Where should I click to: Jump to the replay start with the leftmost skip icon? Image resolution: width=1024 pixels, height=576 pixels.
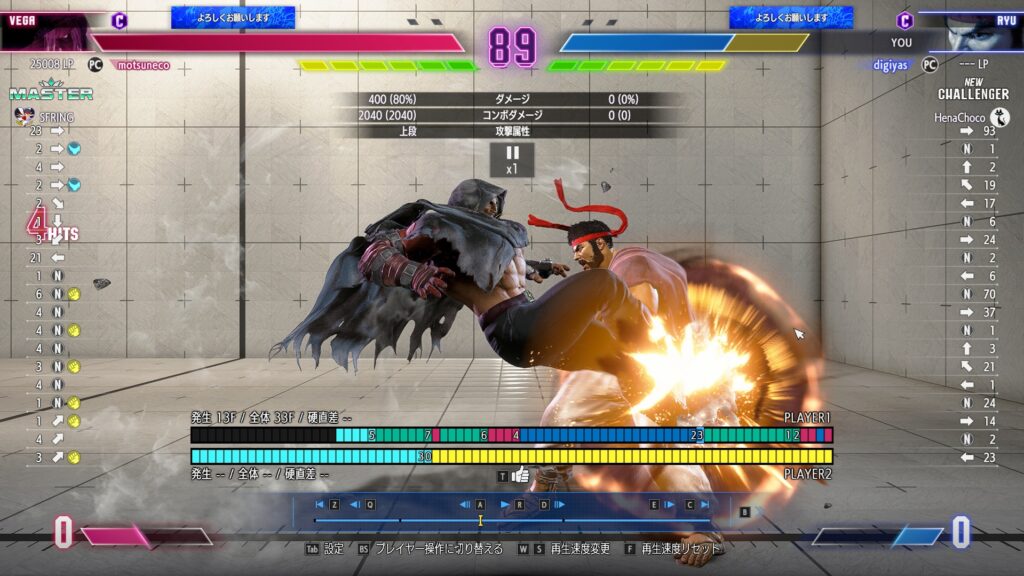pos(320,505)
